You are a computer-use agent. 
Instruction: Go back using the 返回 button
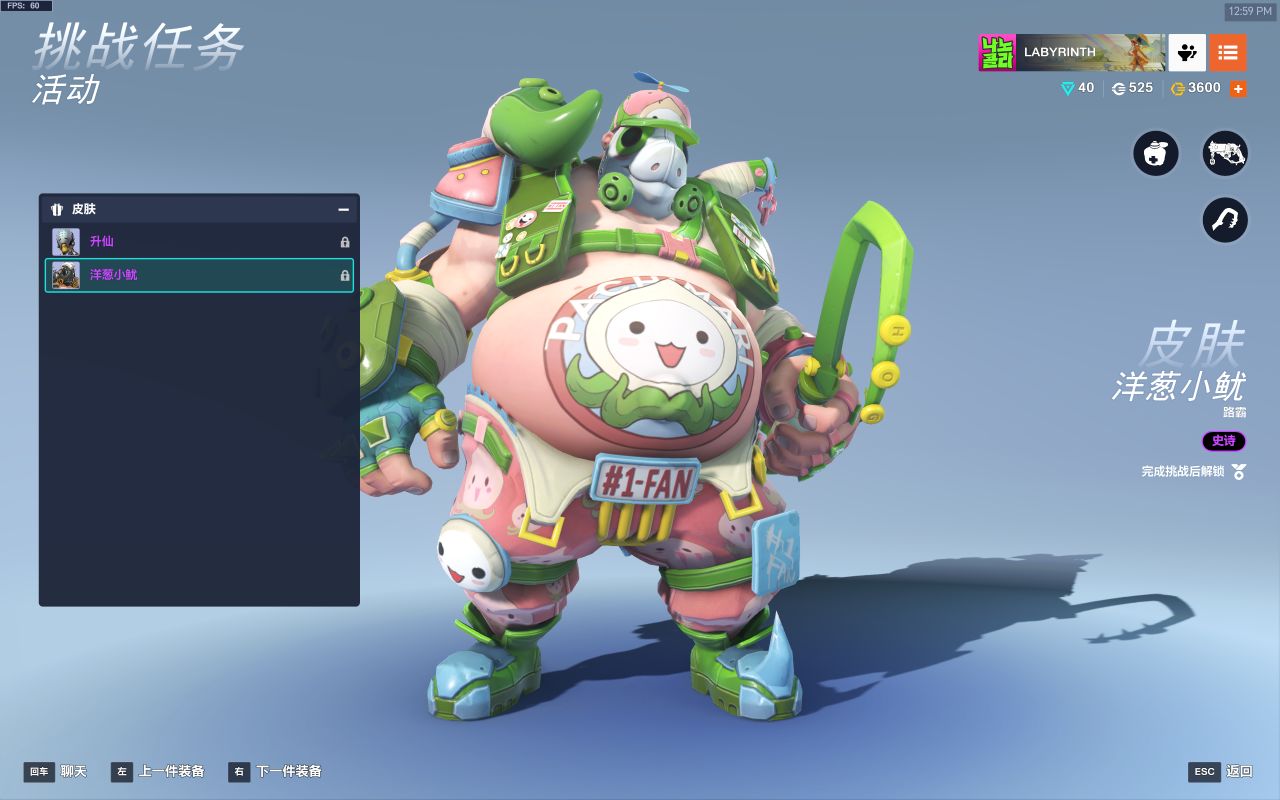coord(1221,771)
